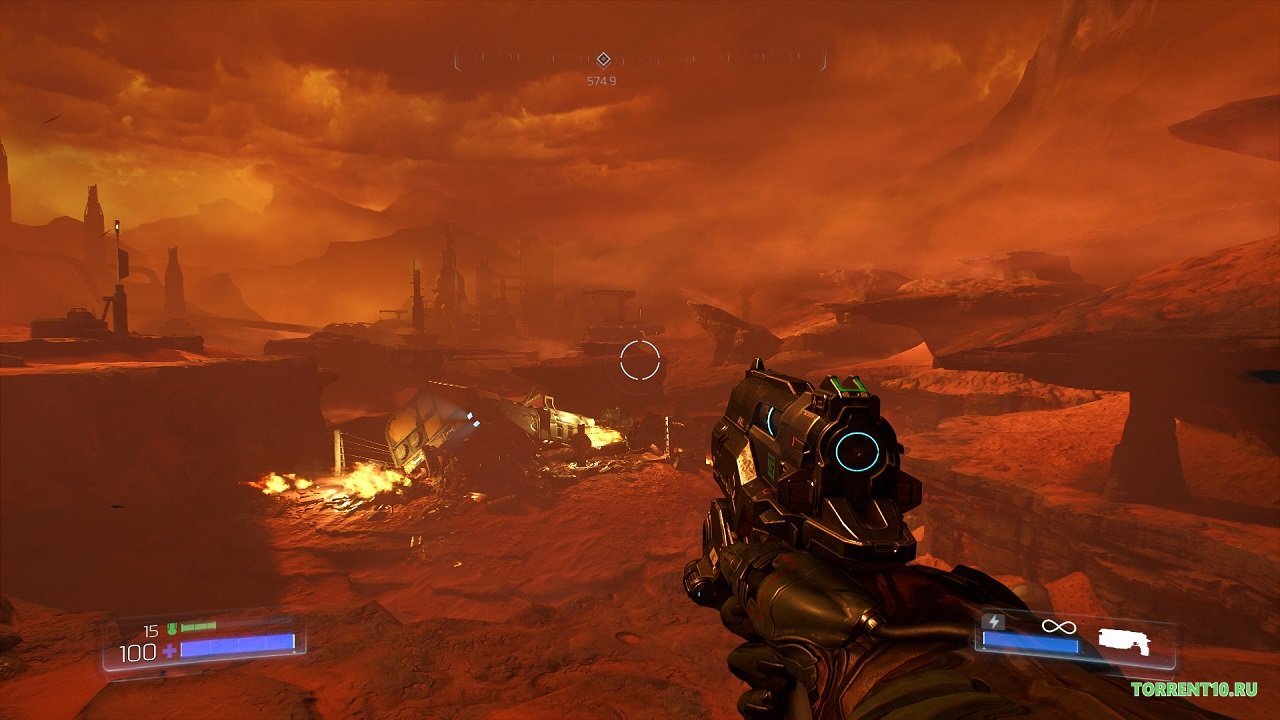This screenshot has height=720, width=1280.
Task: Select the pistol weapon icon
Action: [1124, 641]
